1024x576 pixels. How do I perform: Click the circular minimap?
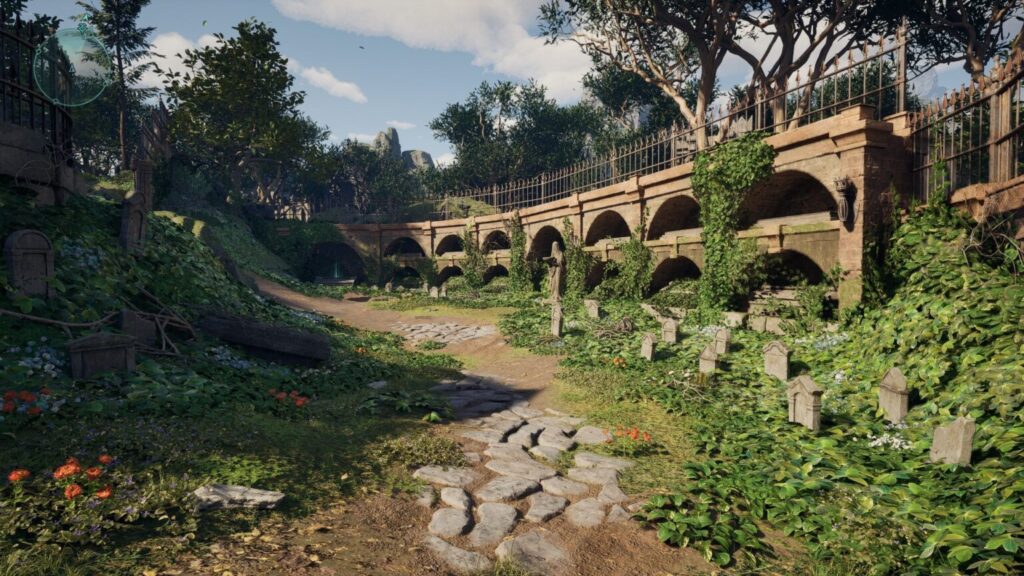tap(71, 67)
